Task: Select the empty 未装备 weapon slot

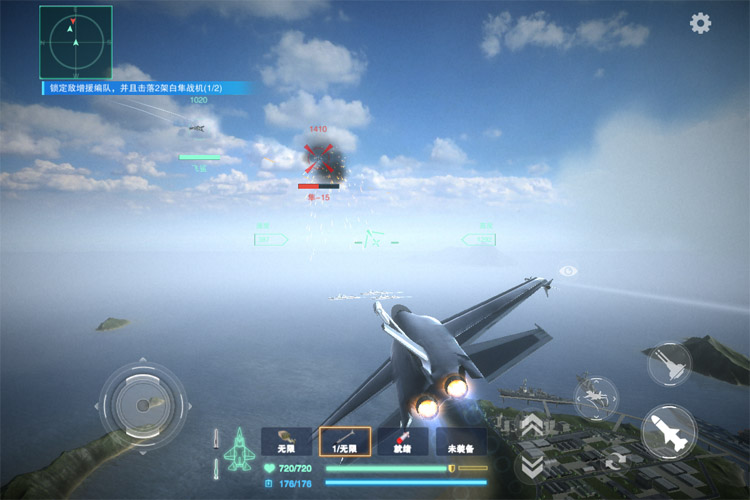Action: pos(461,441)
